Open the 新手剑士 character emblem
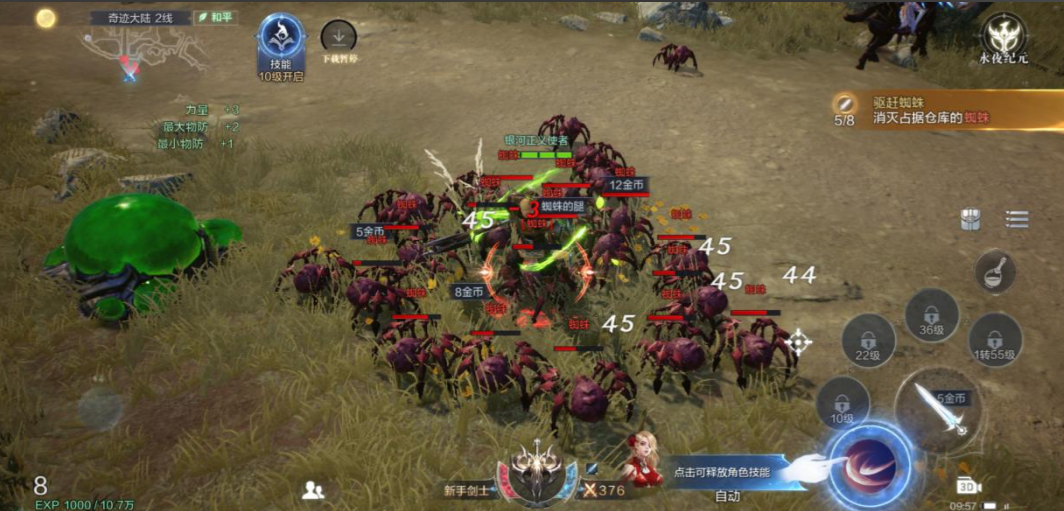 538,470
